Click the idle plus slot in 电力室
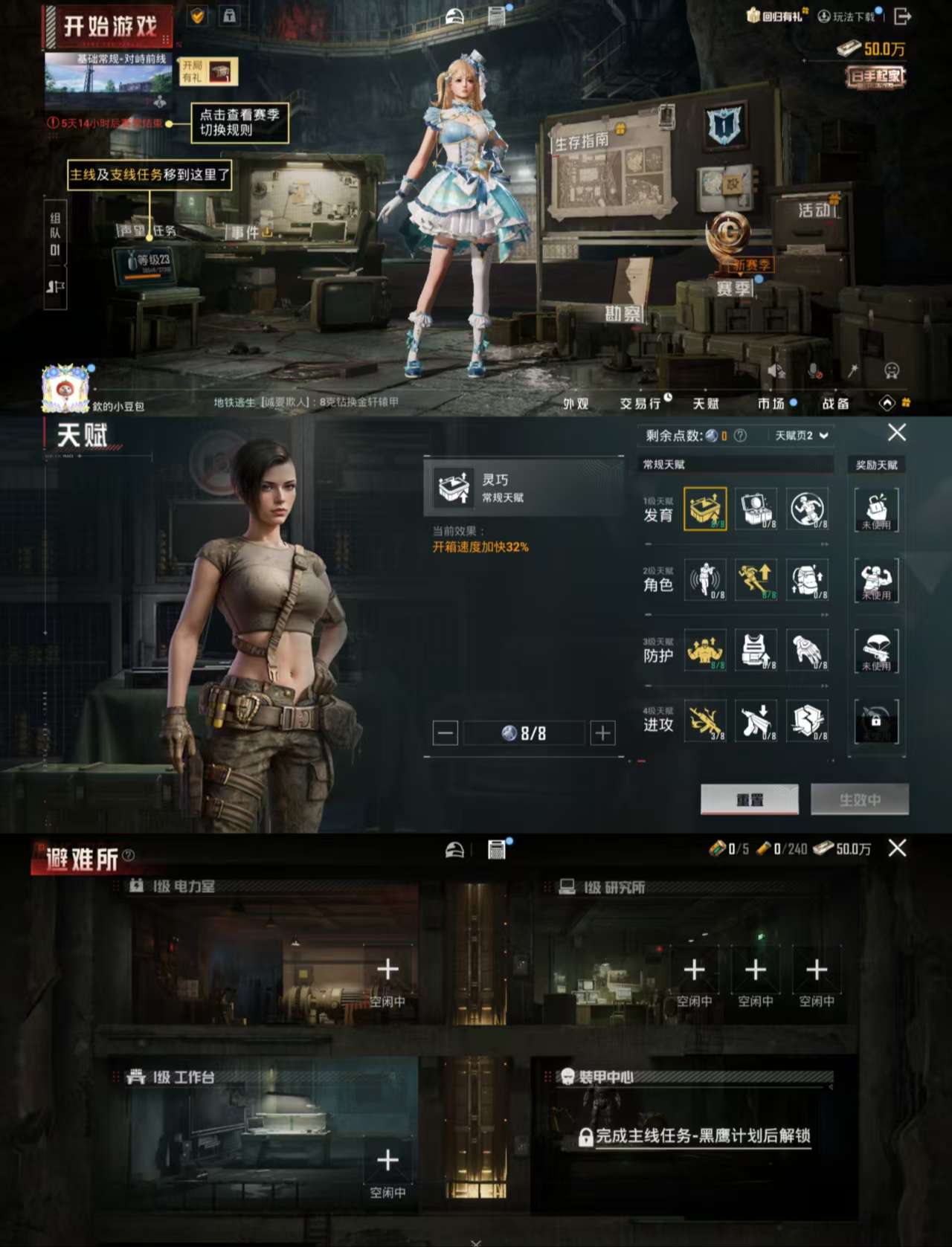952x1247 pixels. pos(387,969)
